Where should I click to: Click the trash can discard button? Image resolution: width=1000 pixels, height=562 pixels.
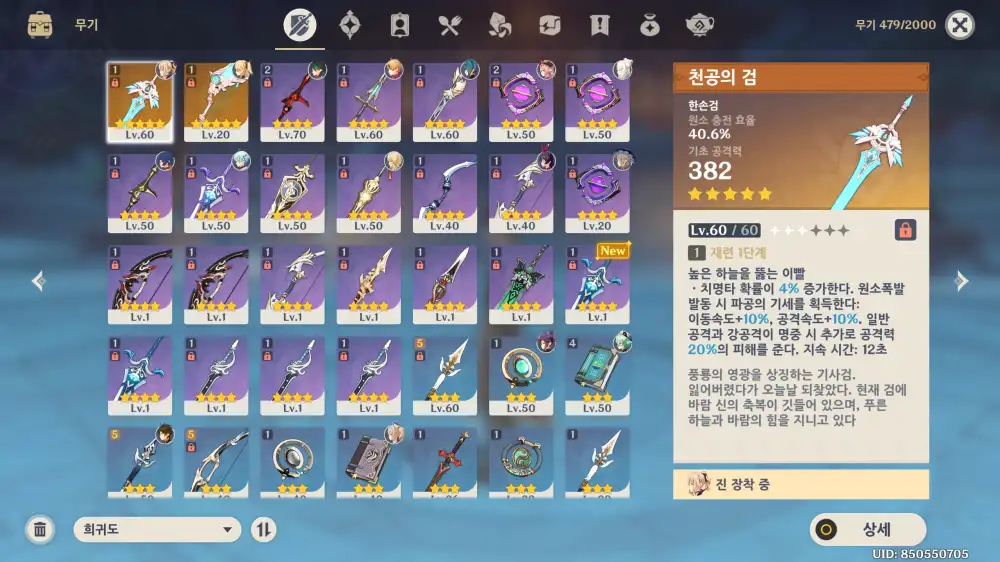(40, 530)
